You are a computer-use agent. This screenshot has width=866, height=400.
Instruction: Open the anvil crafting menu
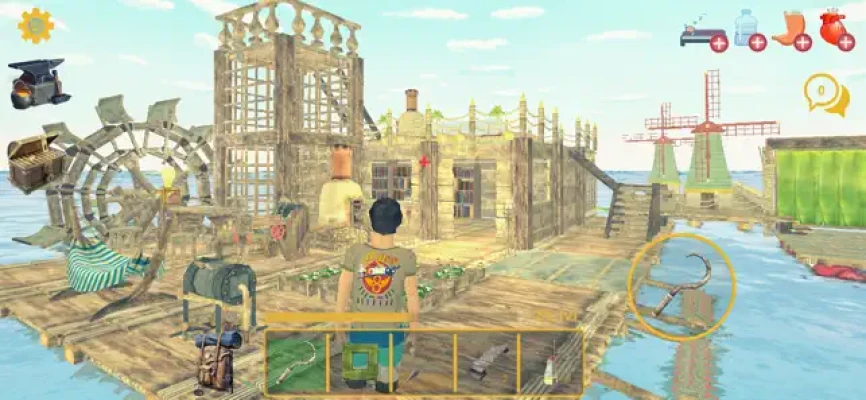tap(37, 83)
